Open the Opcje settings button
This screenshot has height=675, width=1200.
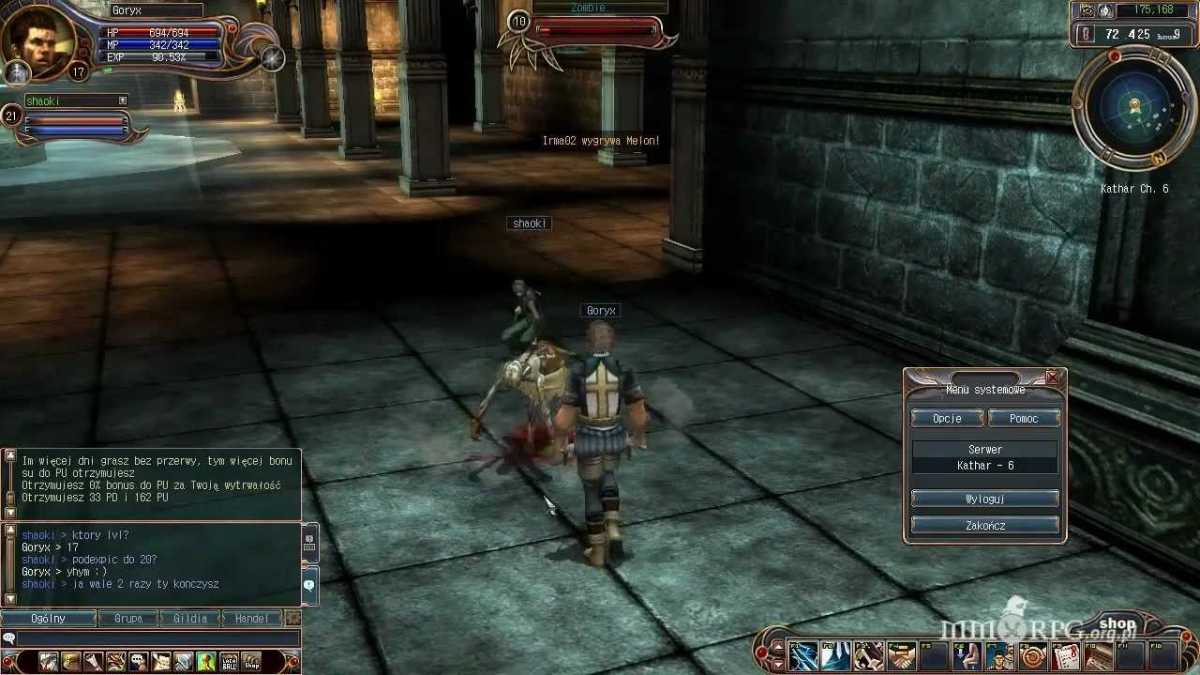coord(946,418)
